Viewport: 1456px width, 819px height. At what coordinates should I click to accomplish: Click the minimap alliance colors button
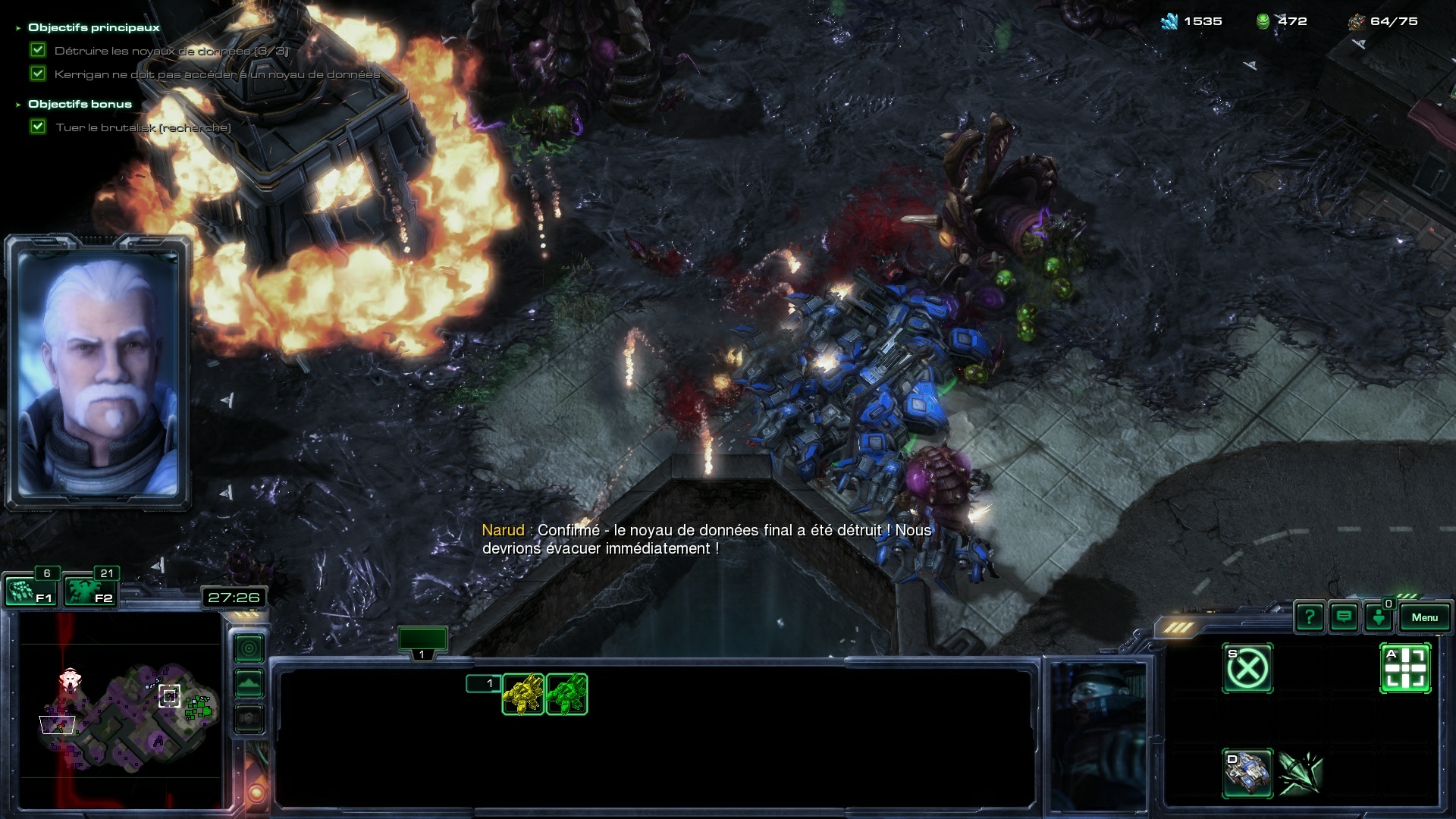click(249, 718)
